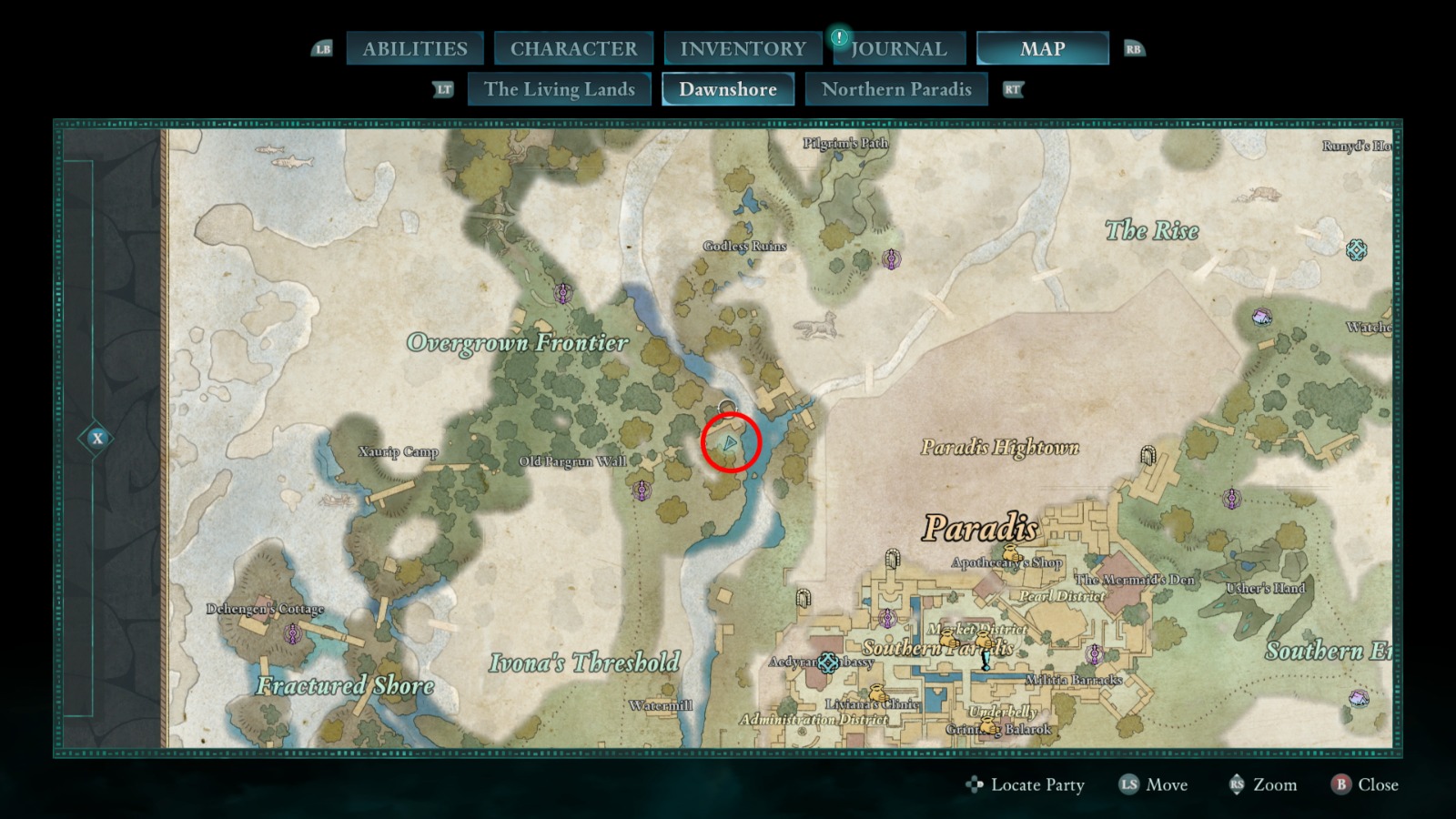The image size is (1456, 819).
Task: Select the camp icon near Watchtower in The Rise
Action: 1263,316
